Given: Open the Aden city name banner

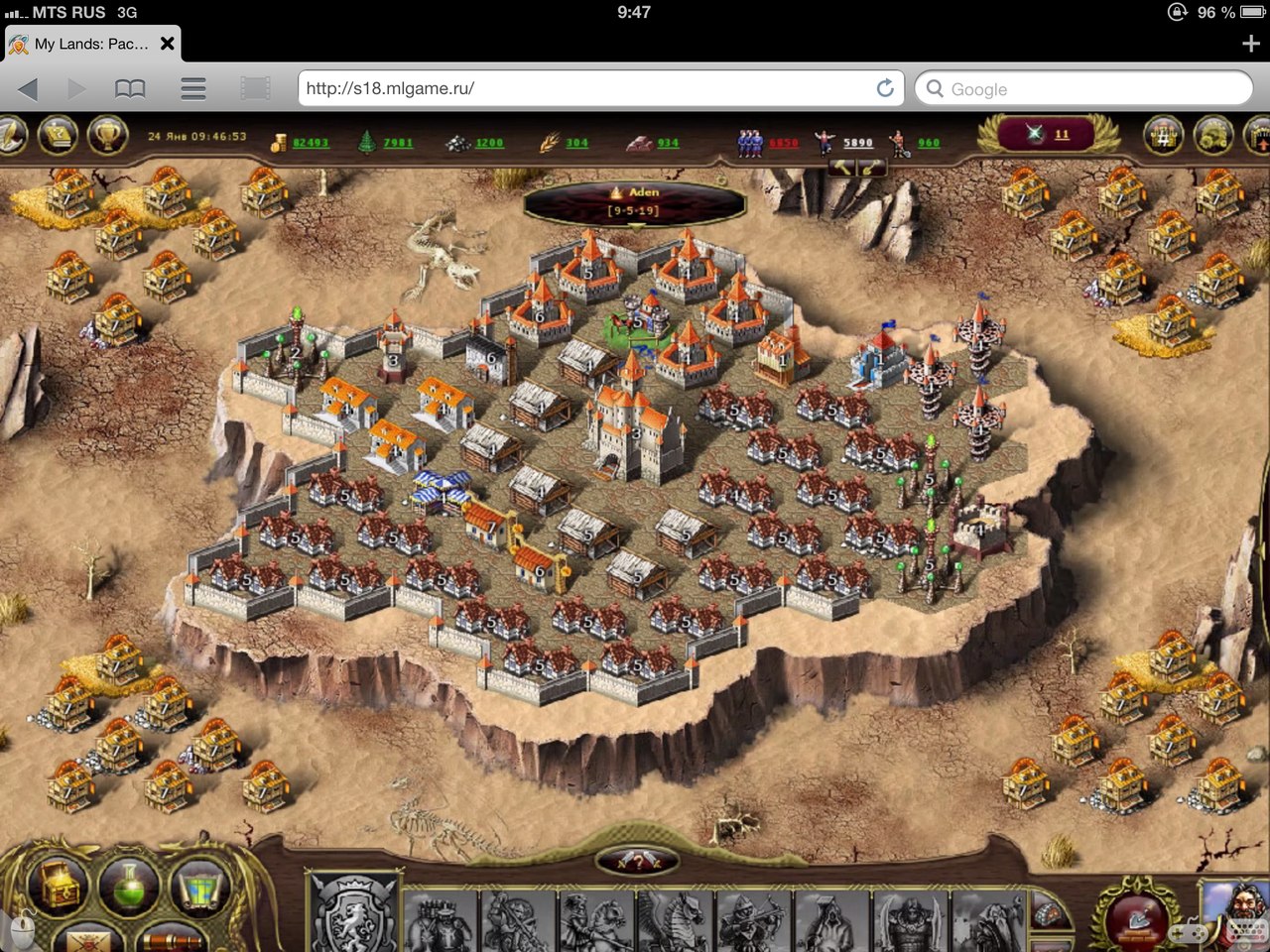Looking at the screenshot, I should click(x=635, y=201).
